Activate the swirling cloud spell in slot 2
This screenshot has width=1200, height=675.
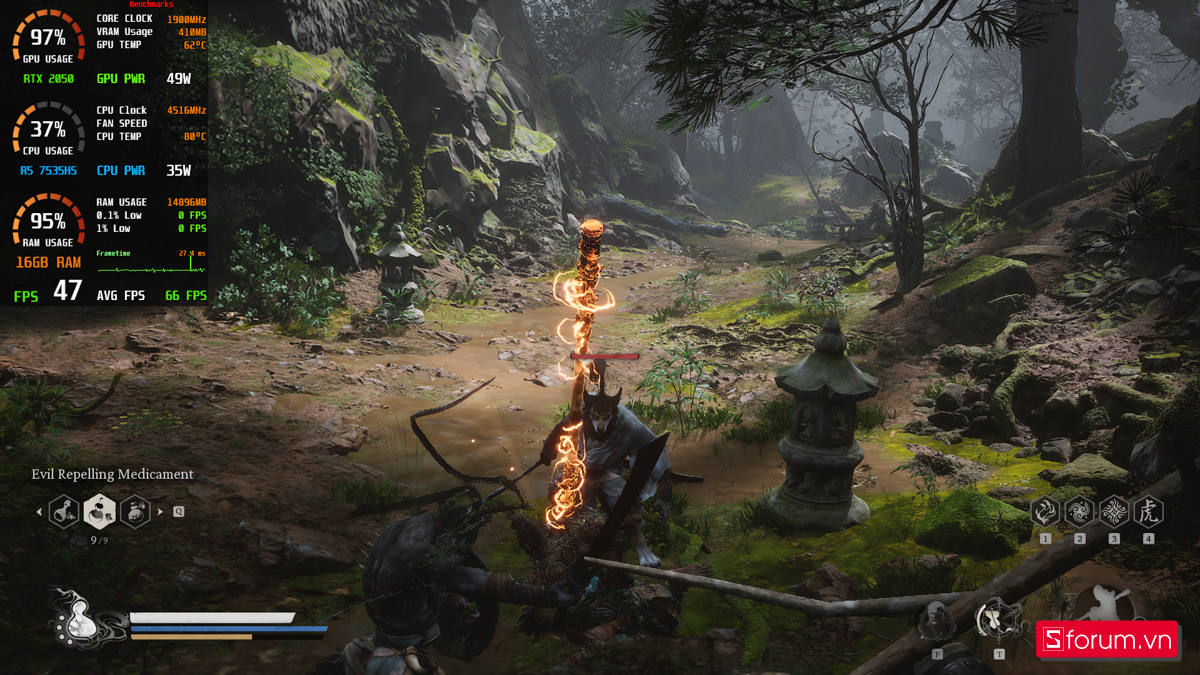pos(1079,512)
